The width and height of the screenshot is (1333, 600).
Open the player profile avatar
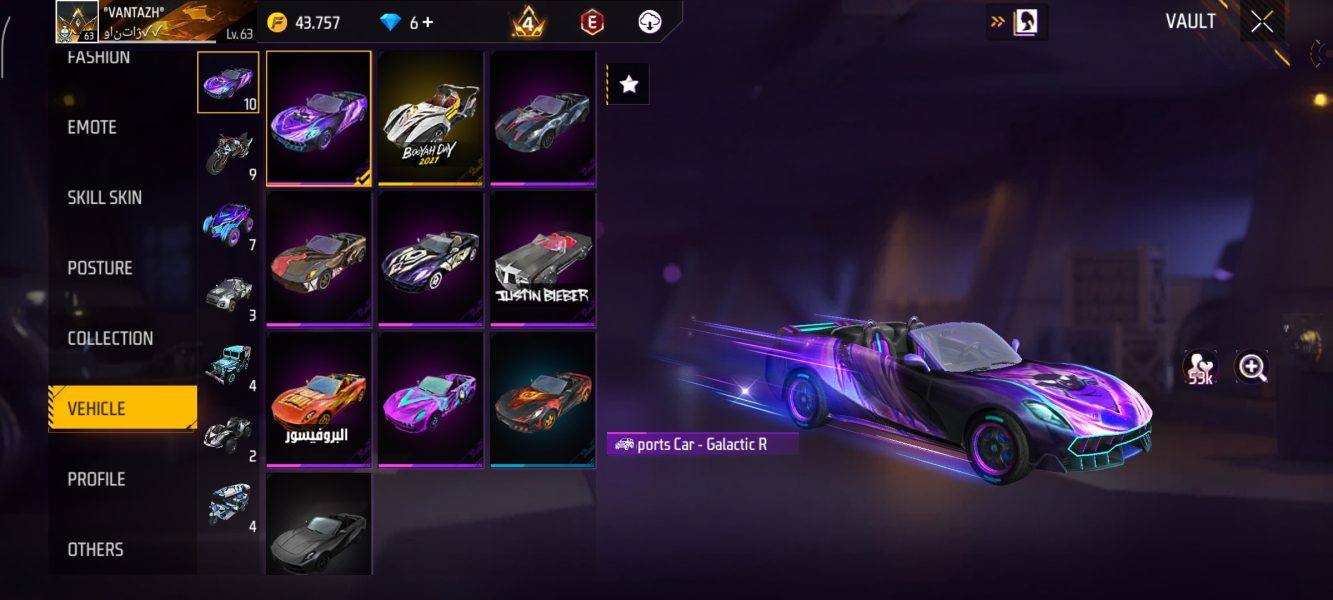(x=77, y=22)
